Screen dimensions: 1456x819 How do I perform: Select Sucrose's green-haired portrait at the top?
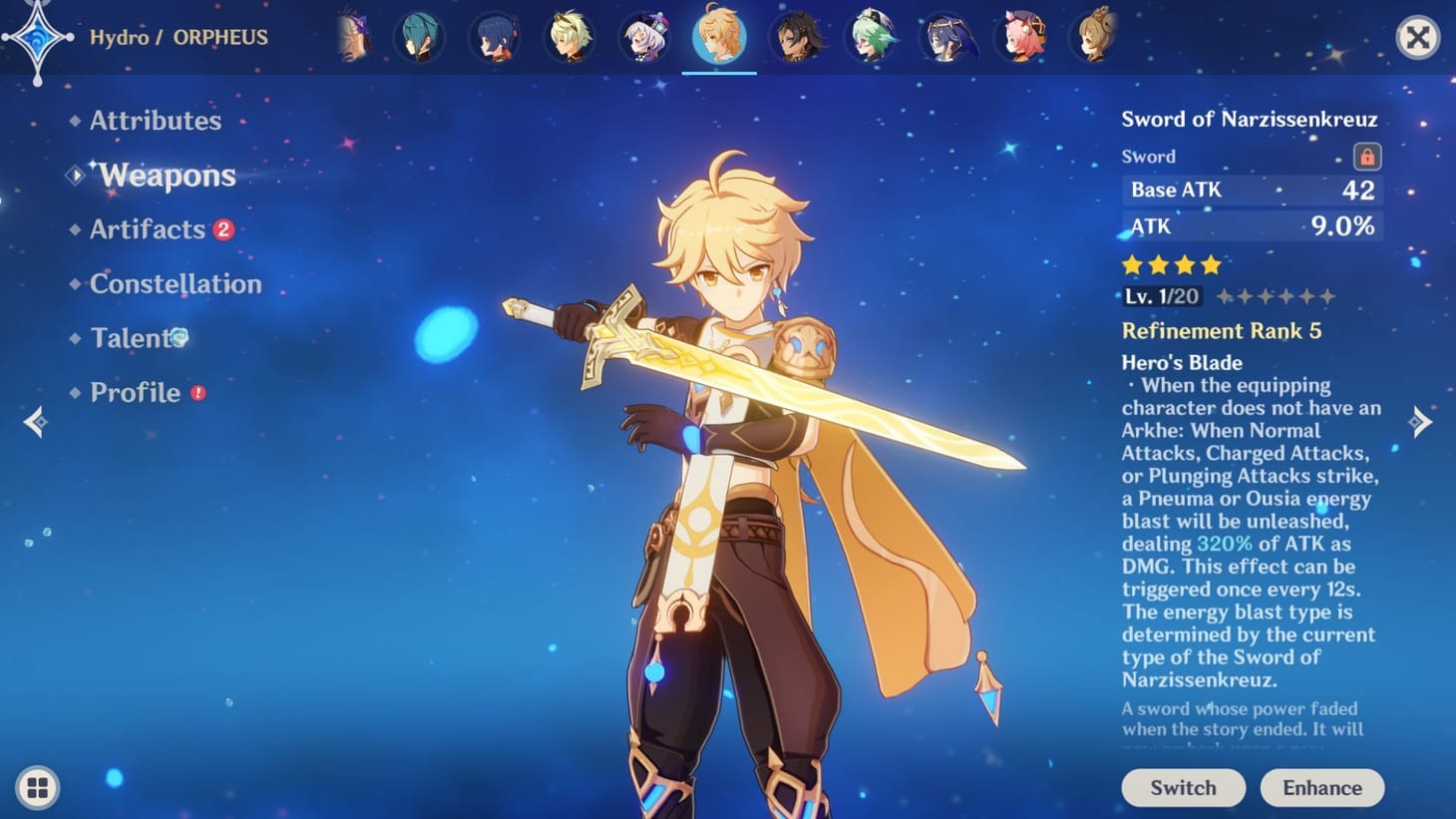click(x=870, y=38)
